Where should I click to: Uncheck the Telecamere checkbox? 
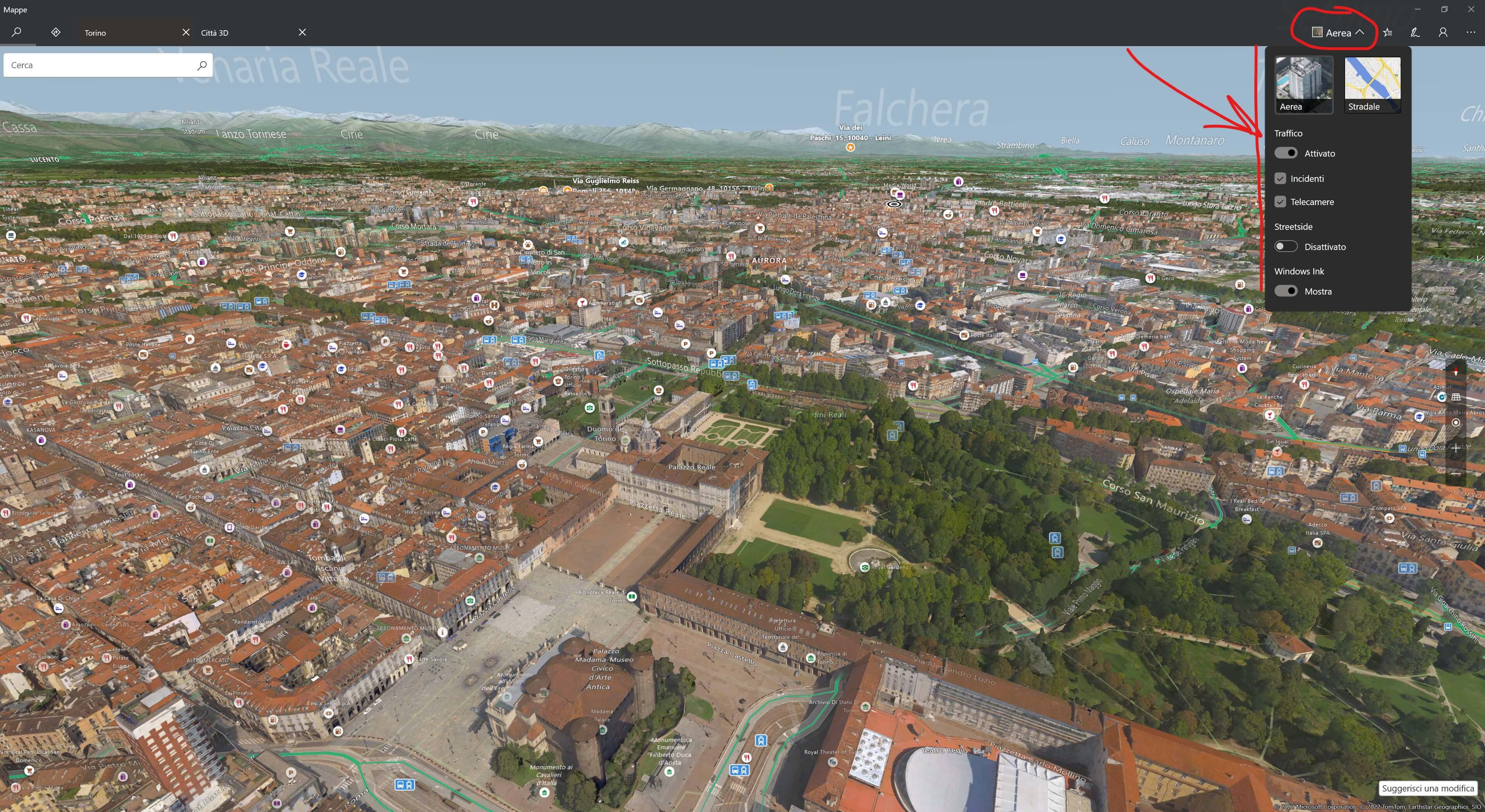[1280, 202]
